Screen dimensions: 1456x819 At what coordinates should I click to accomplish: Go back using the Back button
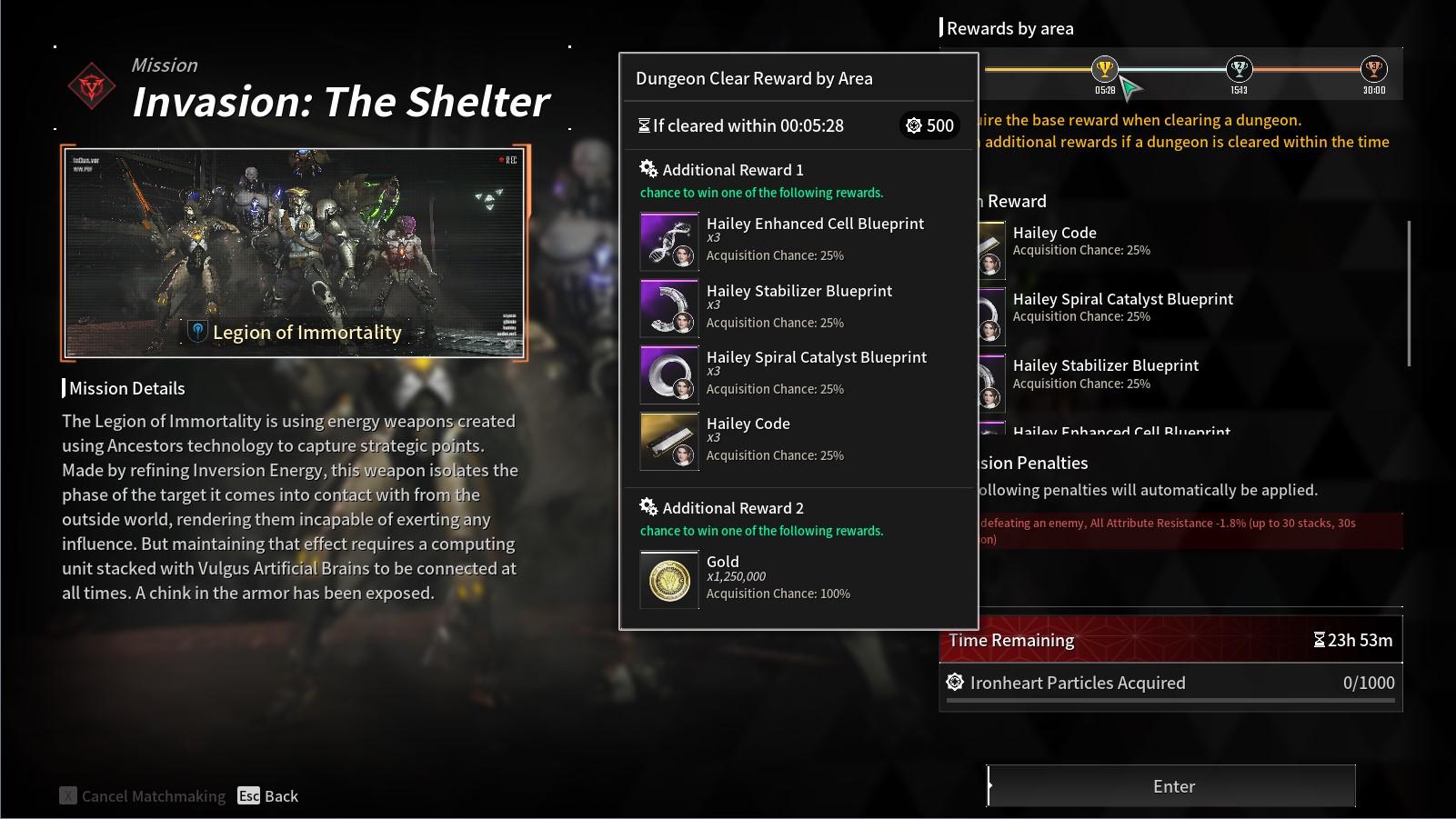click(x=268, y=796)
